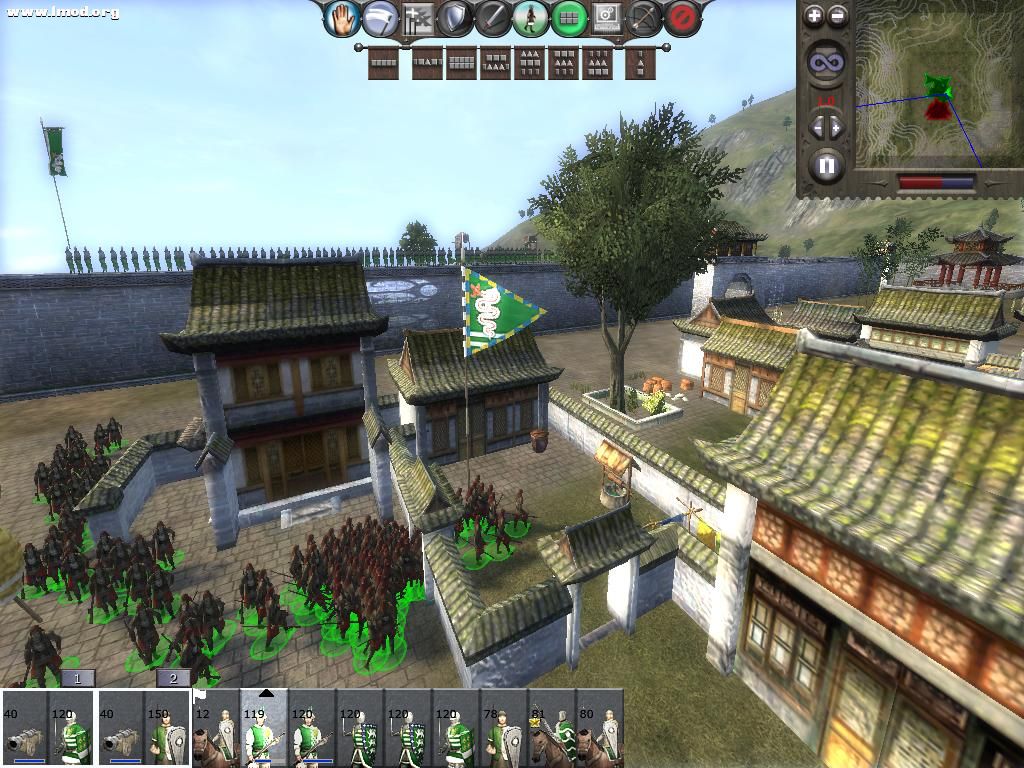Toggle fire at will with the bow icon

[x=644, y=18]
